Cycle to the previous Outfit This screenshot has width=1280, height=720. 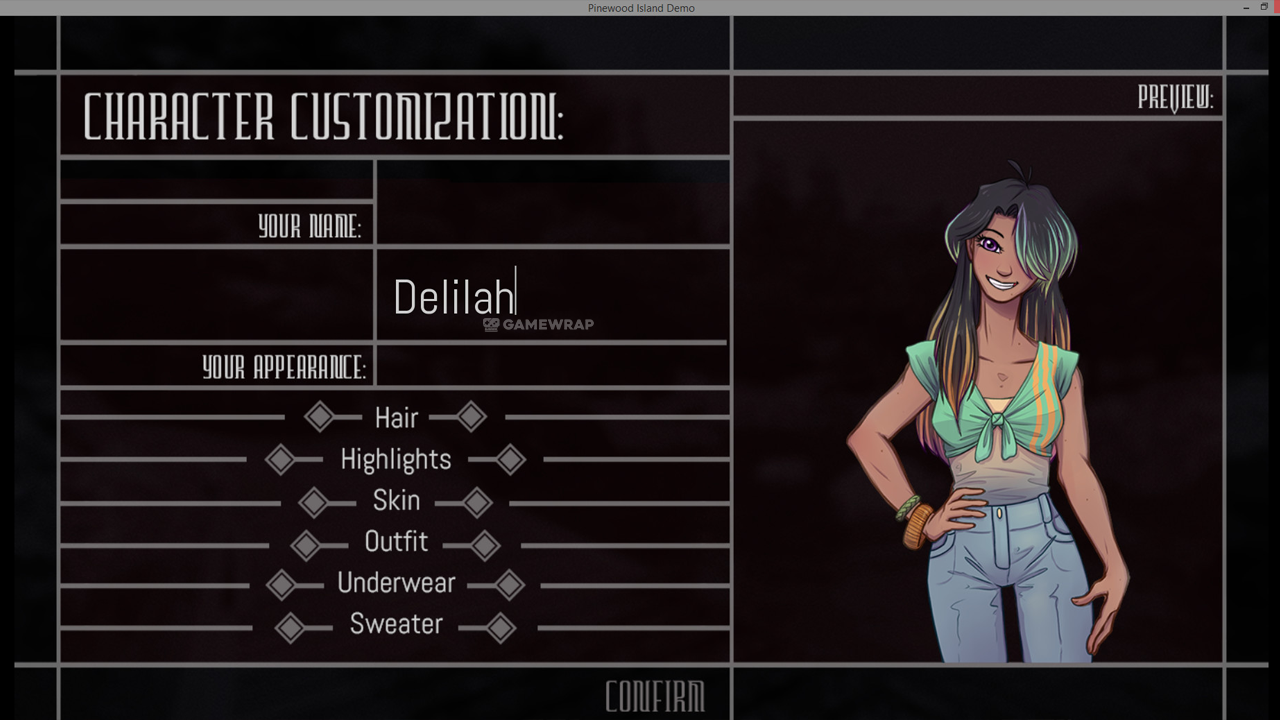tap(305, 545)
